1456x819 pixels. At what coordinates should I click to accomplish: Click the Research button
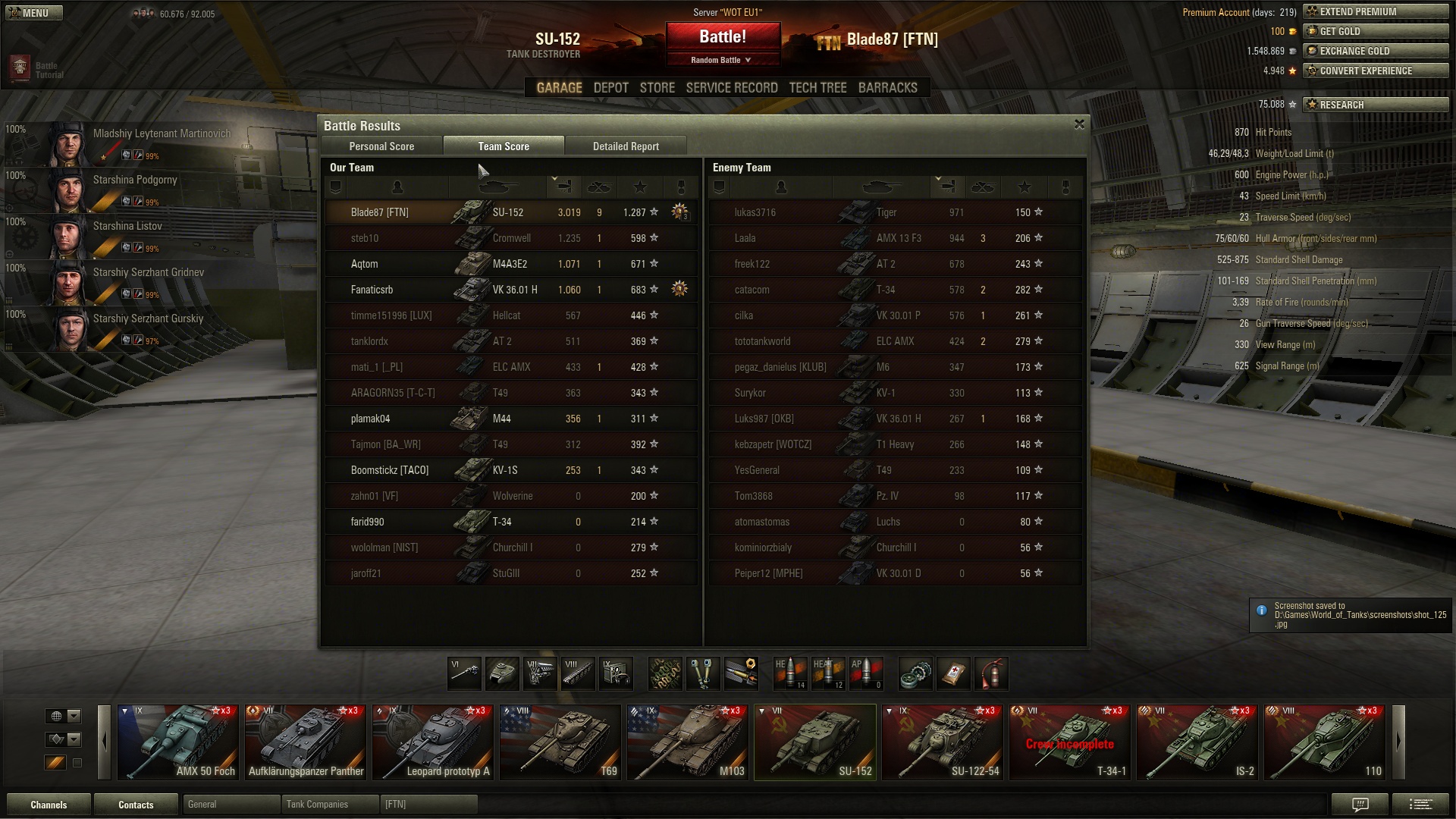click(1375, 105)
